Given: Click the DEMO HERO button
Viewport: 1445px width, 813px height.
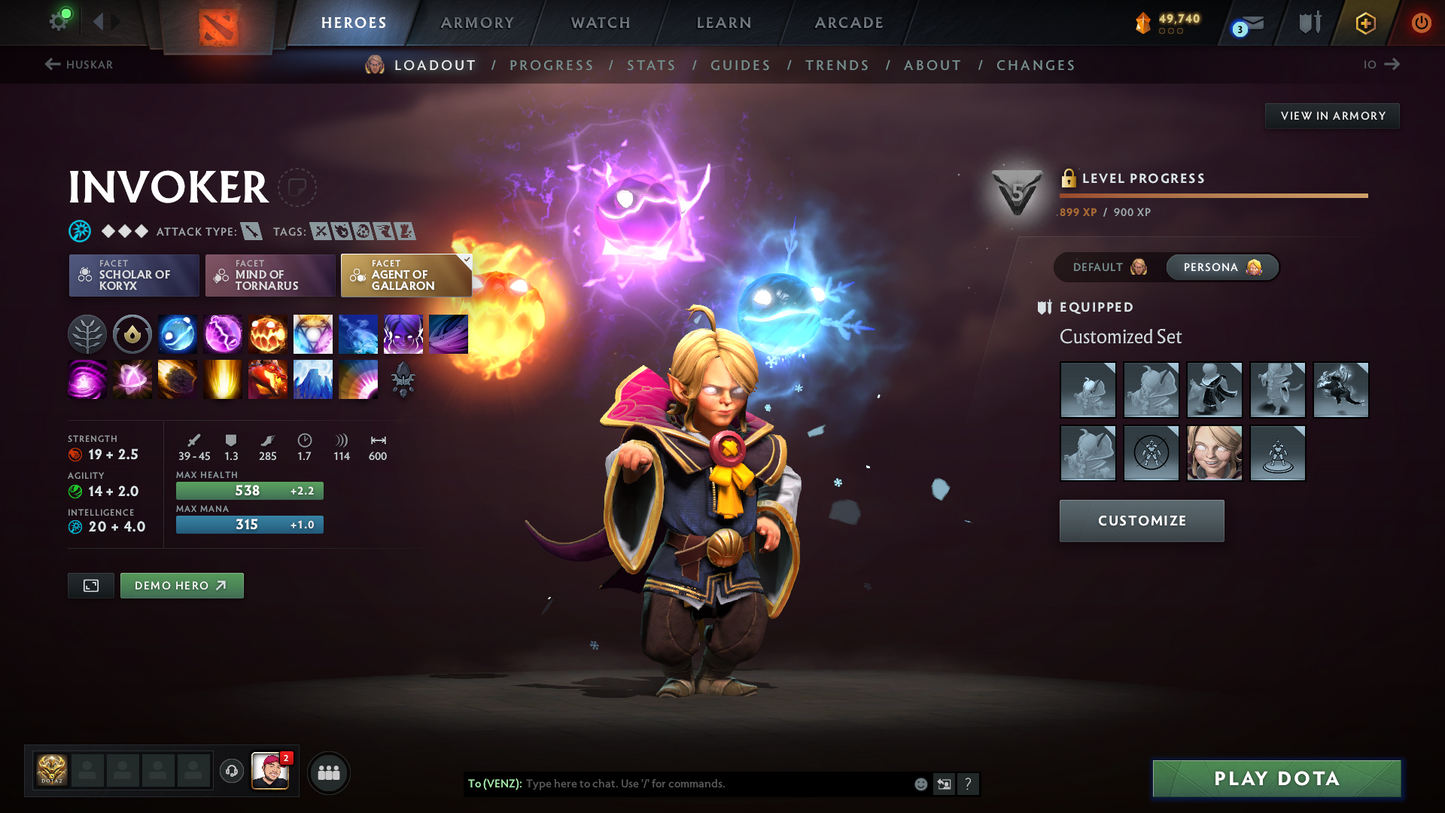Looking at the screenshot, I should [181, 585].
